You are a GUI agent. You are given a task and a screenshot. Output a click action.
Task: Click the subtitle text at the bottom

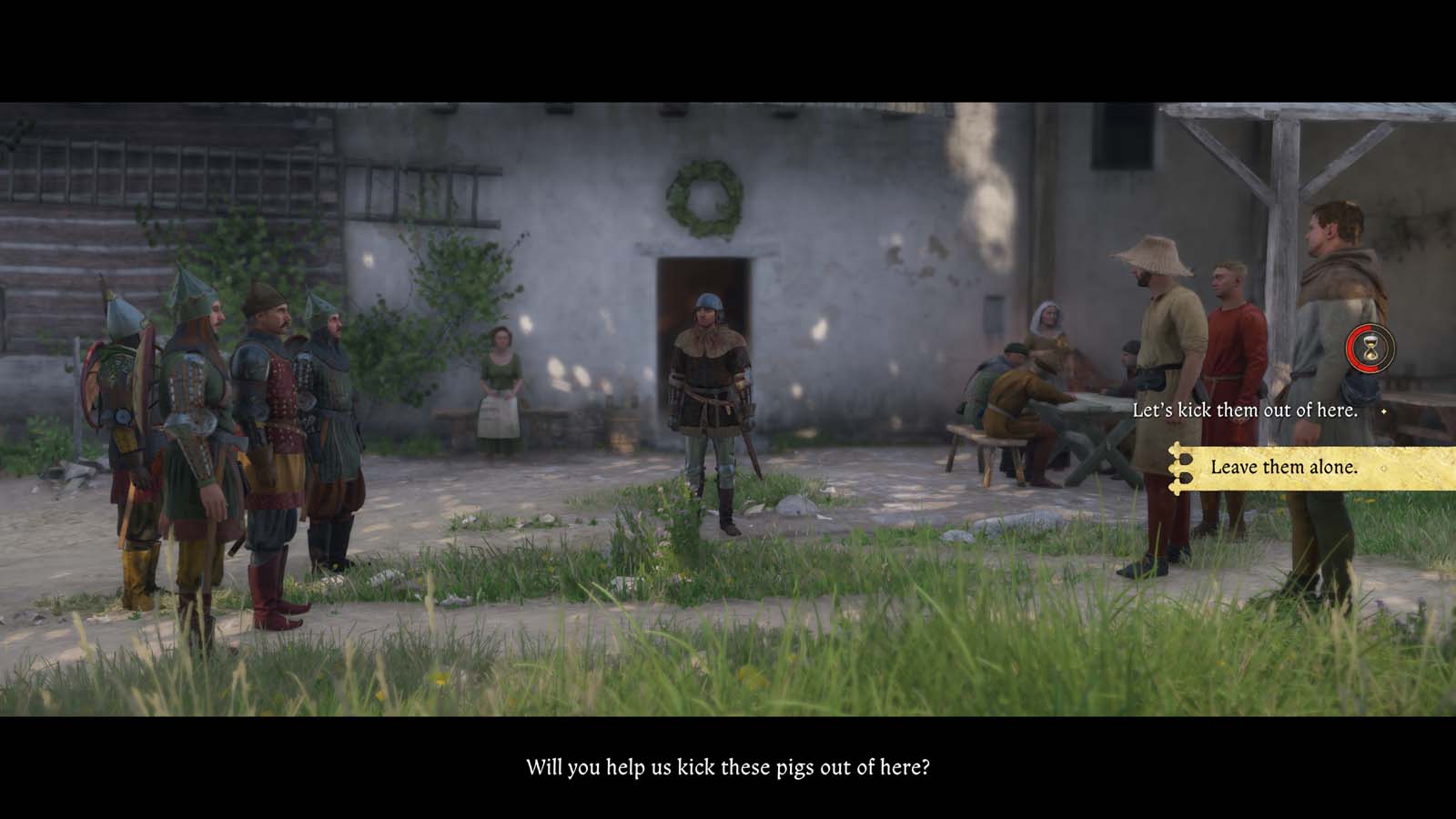(x=730, y=767)
